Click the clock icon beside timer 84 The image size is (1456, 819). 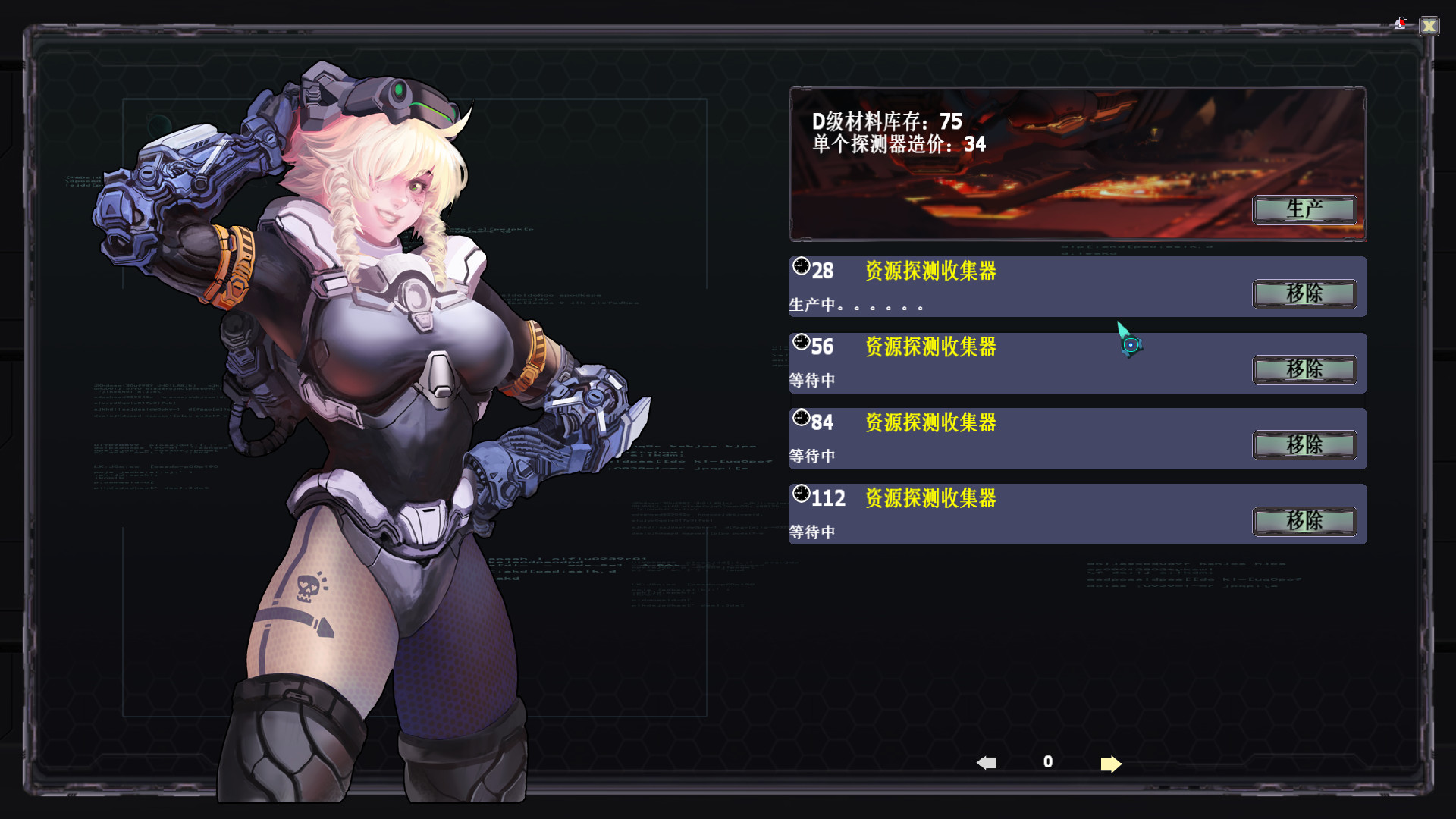802,419
